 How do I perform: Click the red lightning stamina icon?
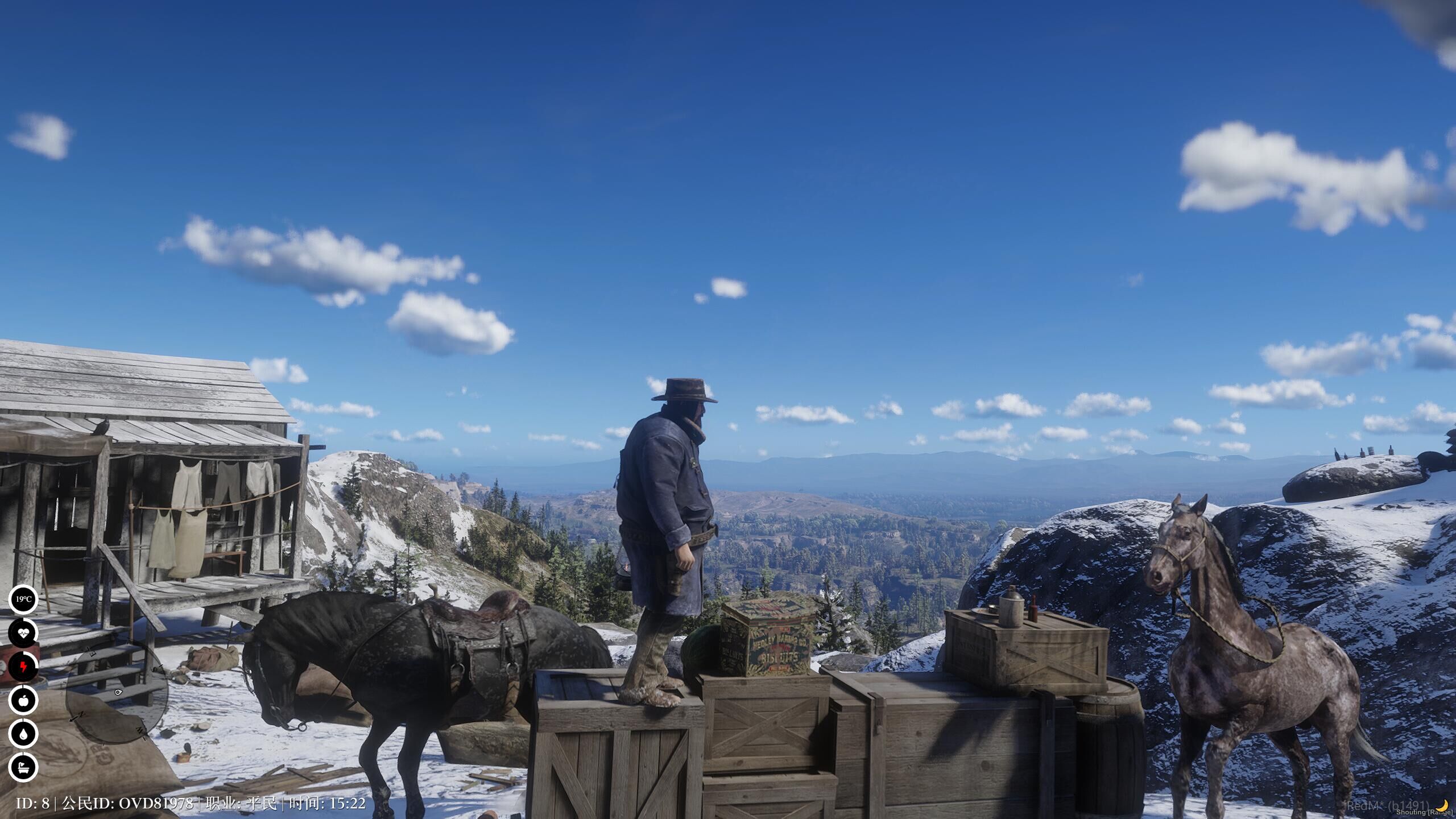[x=23, y=667]
